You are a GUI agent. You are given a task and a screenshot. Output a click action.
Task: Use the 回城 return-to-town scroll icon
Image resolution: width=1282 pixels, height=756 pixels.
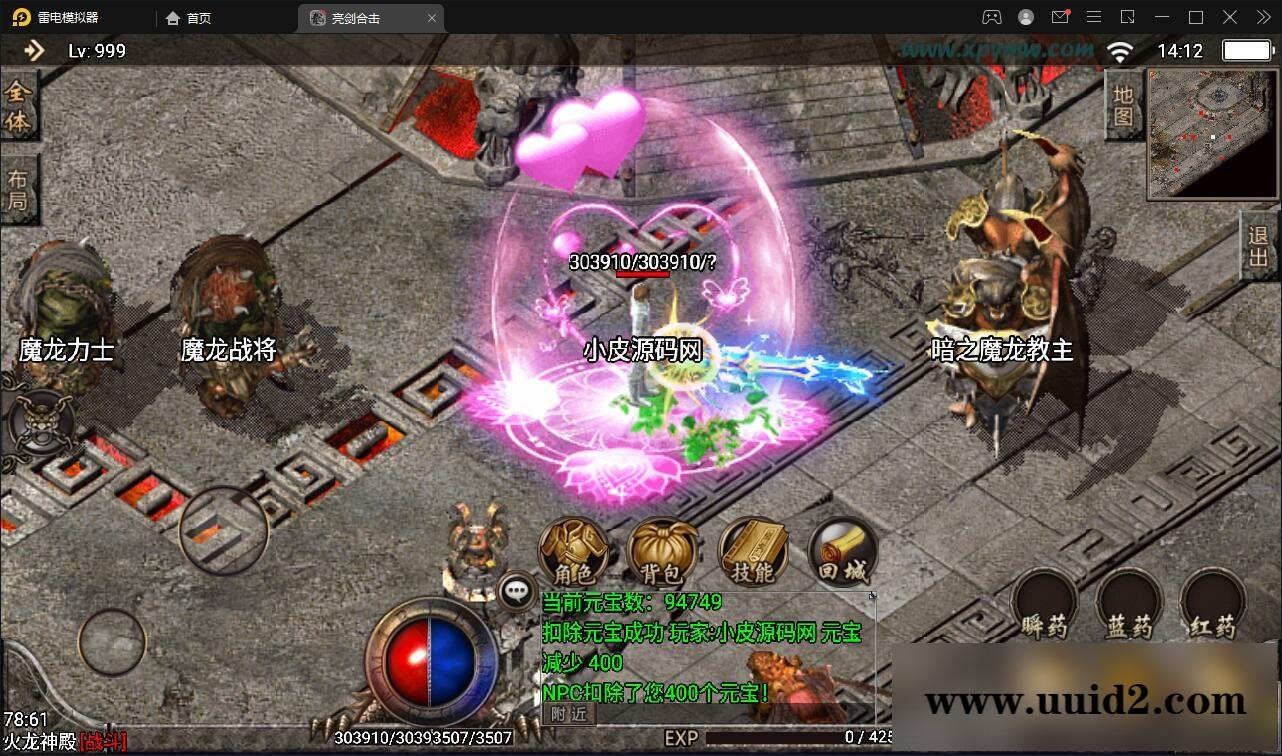pos(840,548)
